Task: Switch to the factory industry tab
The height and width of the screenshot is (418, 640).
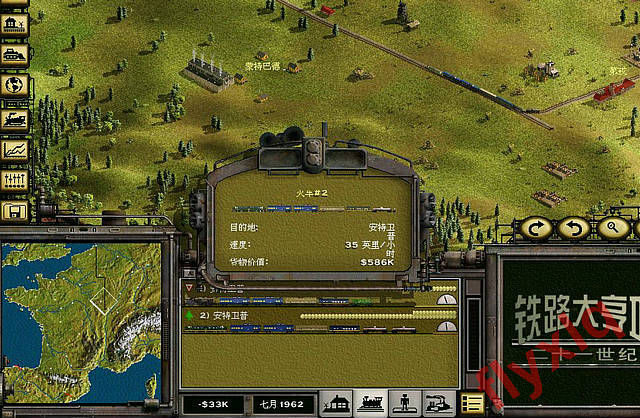Action: point(437,403)
